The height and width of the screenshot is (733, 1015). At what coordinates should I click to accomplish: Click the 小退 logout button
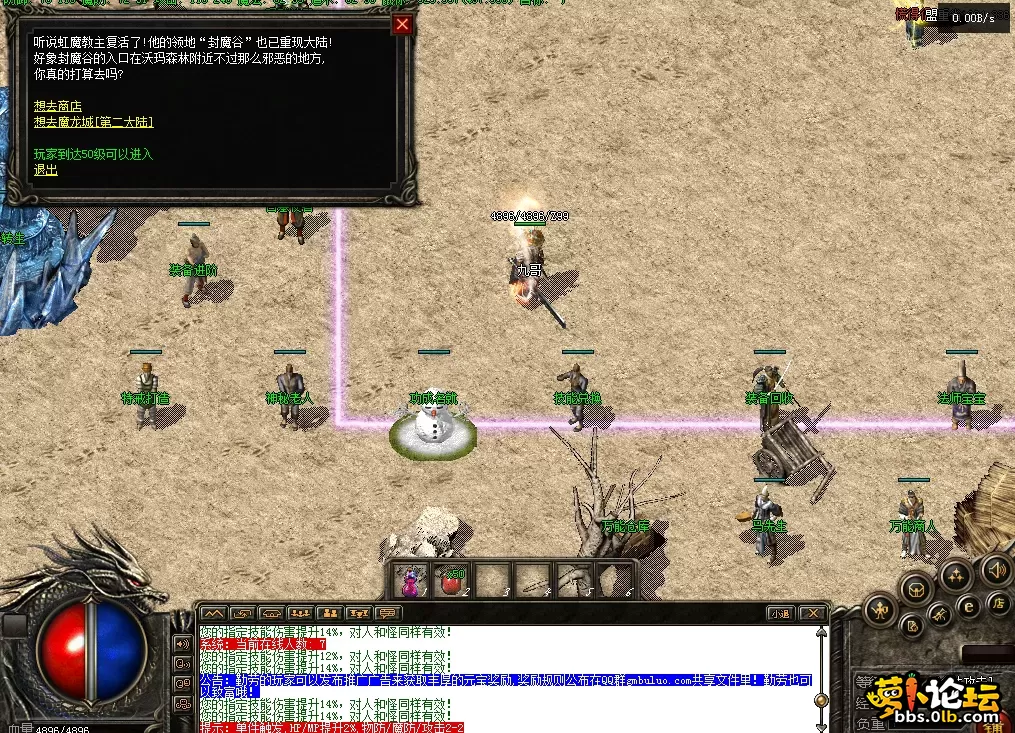(x=781, y=613)
